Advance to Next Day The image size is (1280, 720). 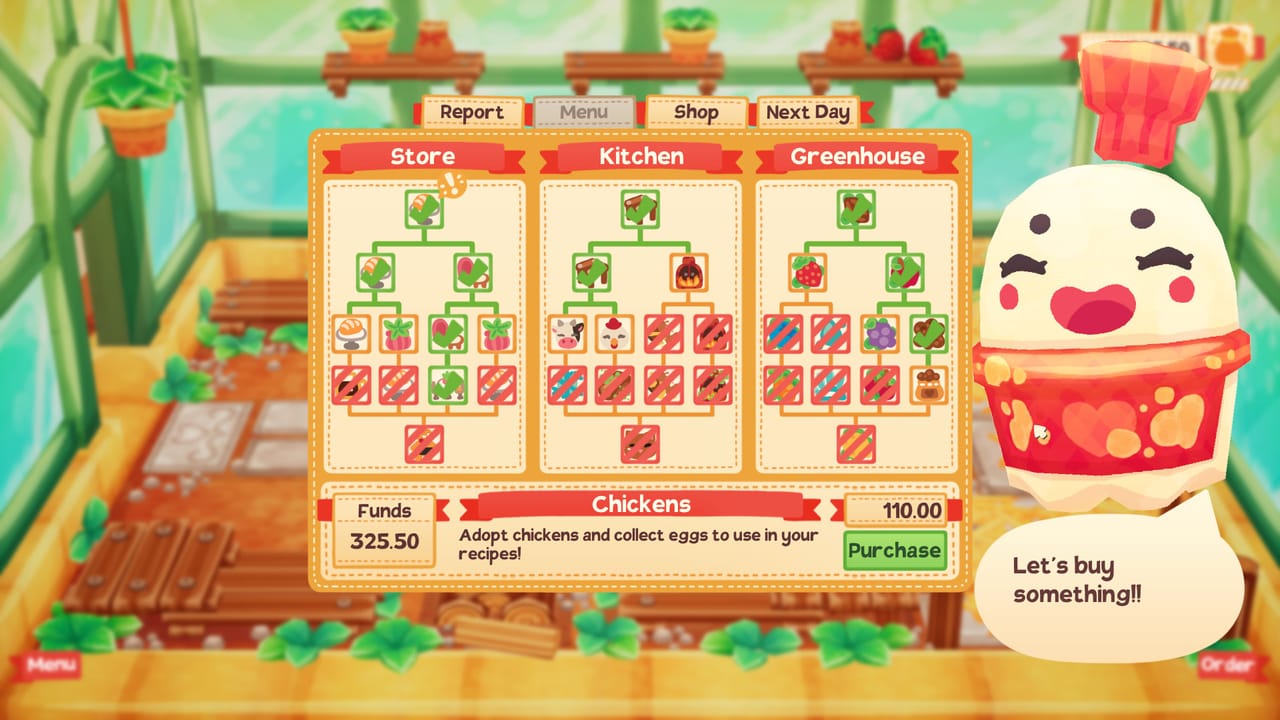(810, 113)
